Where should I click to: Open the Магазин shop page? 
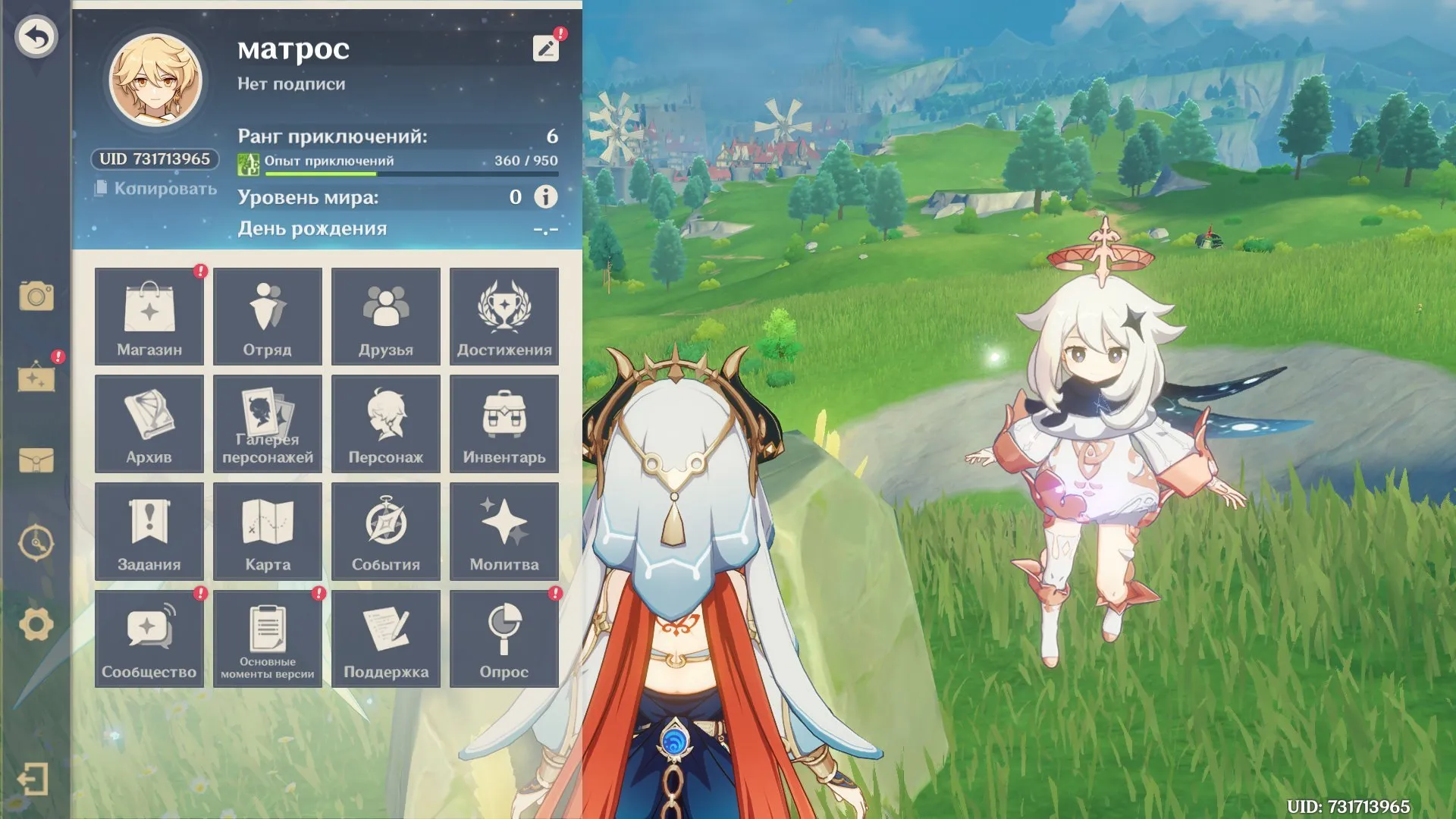tap(149, 316)
